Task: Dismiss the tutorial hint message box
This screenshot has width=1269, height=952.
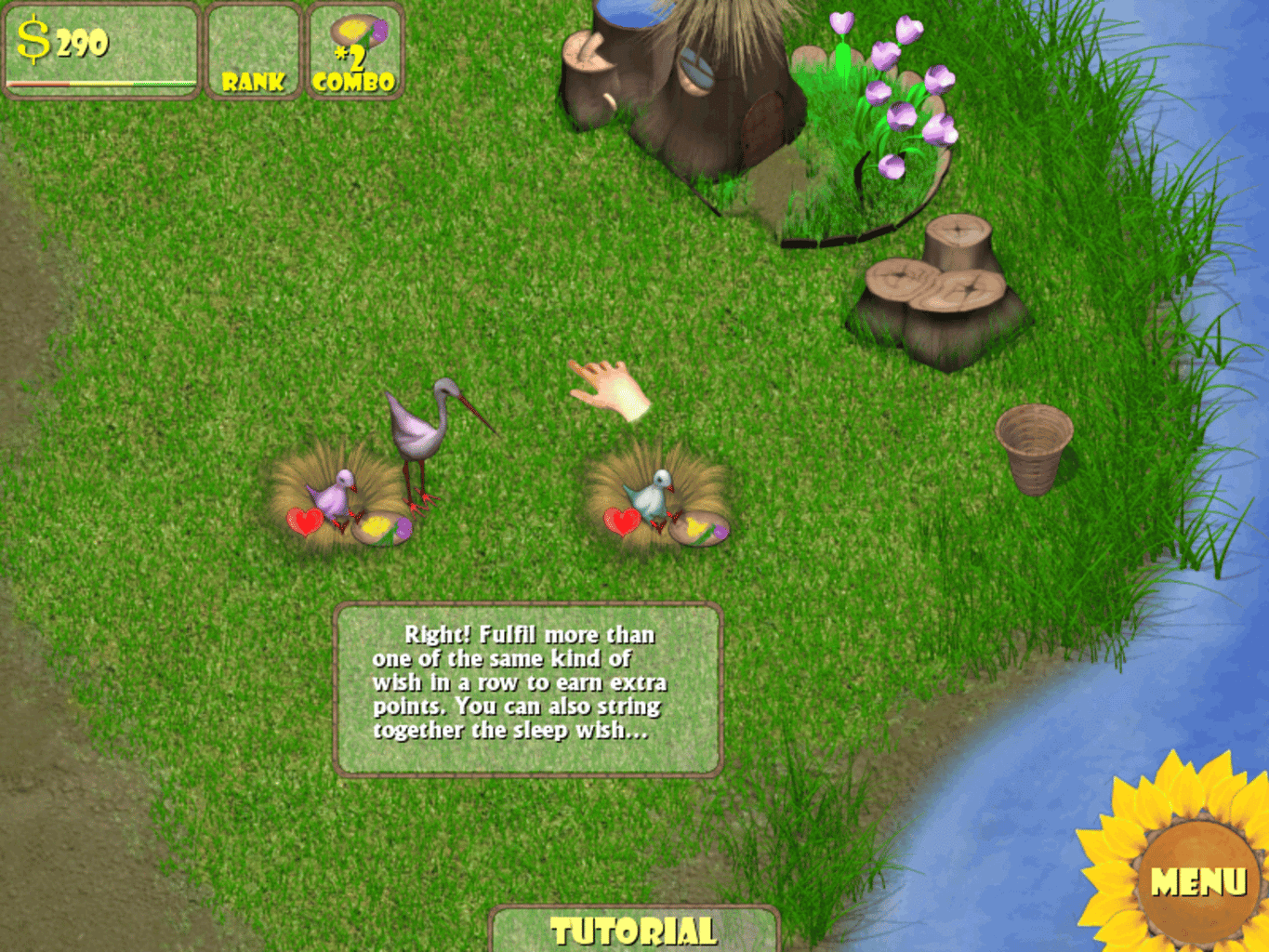Action: point(527,689)
